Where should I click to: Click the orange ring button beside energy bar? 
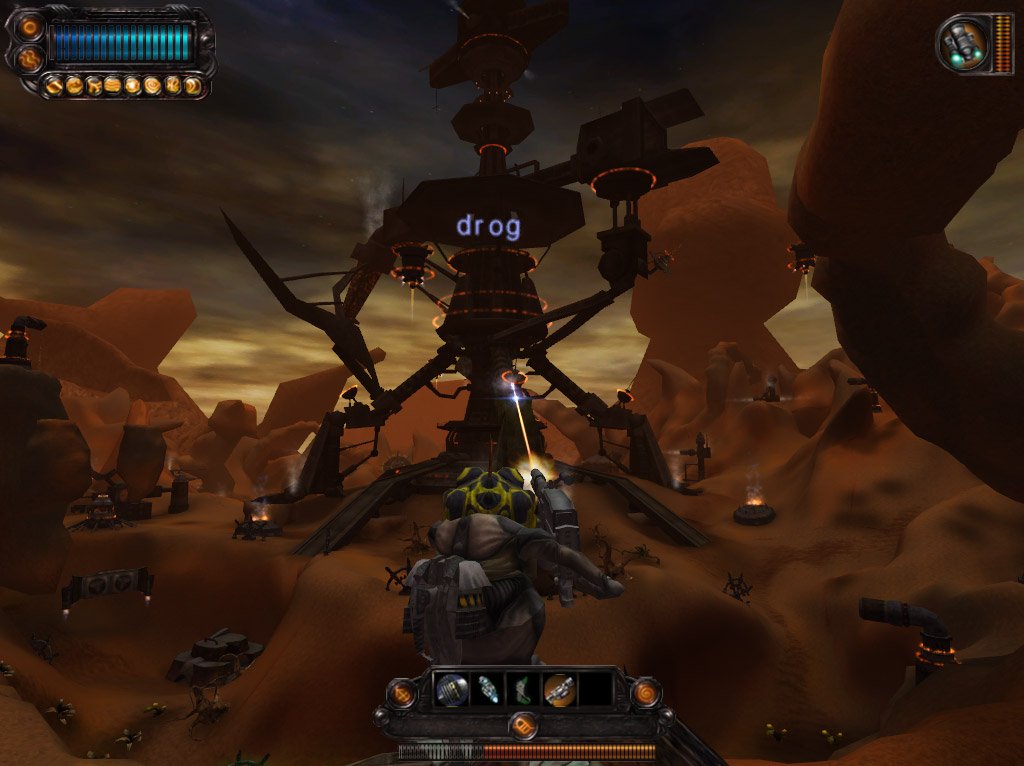[x=30, y=27]
